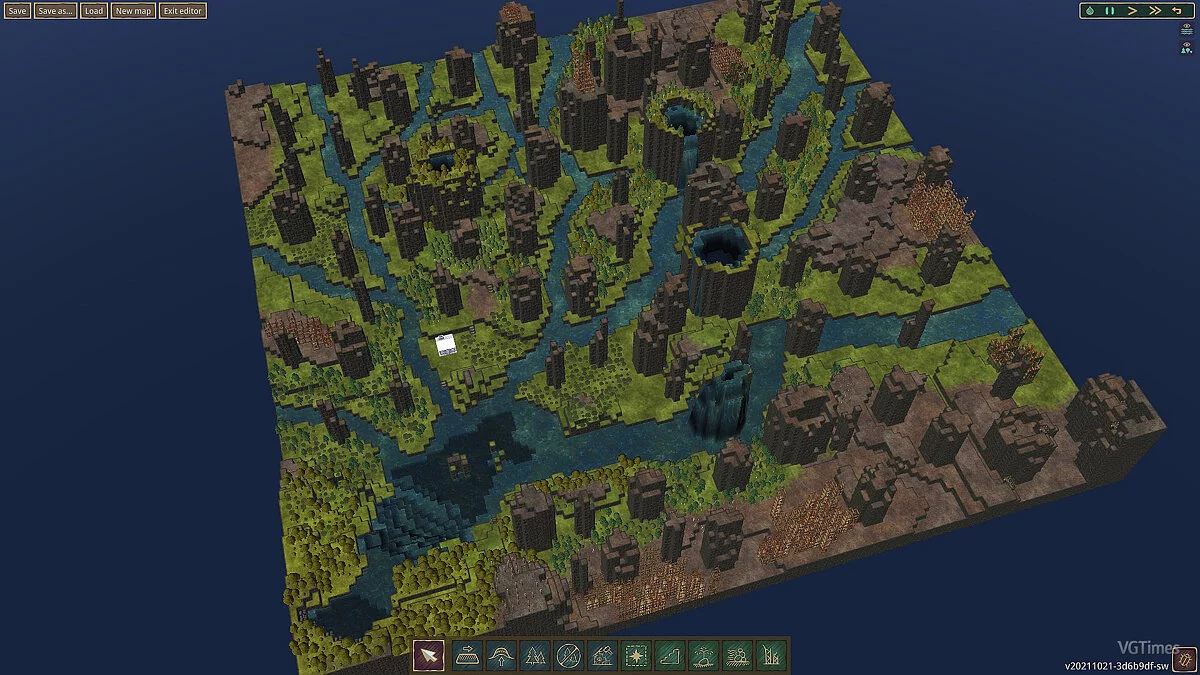The height and width of the screenshot is (675, 1200).
Task: Select the tall ruined pillars tool
Action: [771, 656]
